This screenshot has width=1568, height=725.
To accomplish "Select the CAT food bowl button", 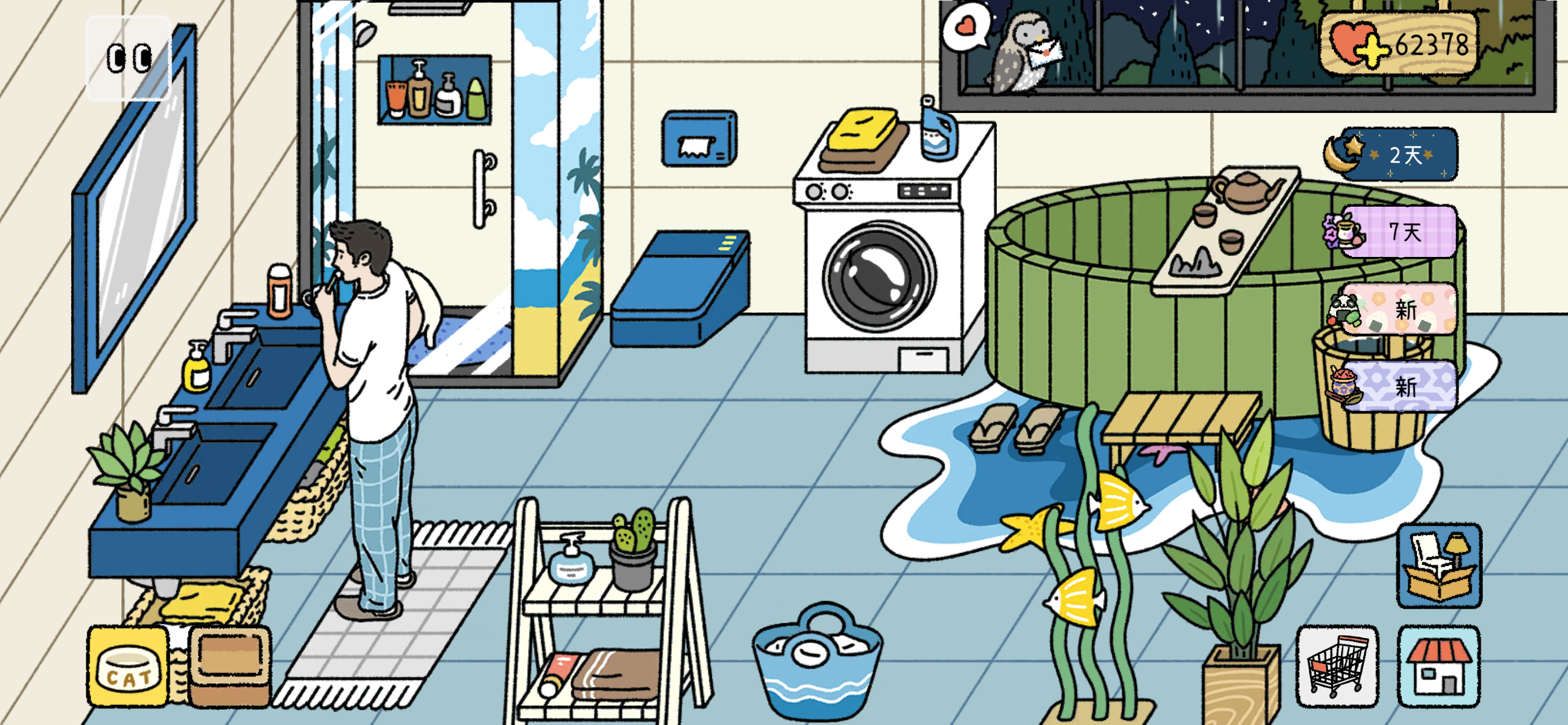I will [128, 667].
